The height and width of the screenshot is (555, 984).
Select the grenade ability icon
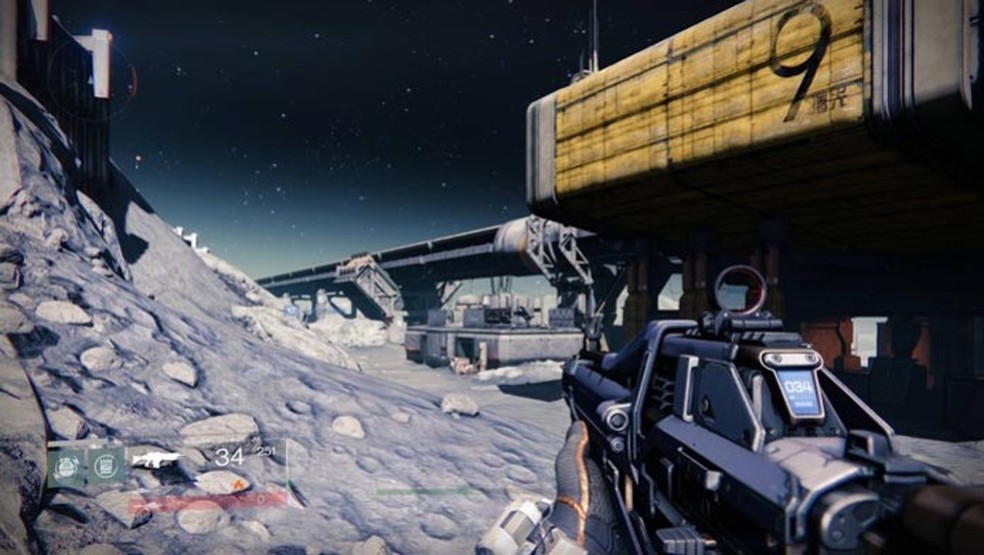(x=67, y=465)
